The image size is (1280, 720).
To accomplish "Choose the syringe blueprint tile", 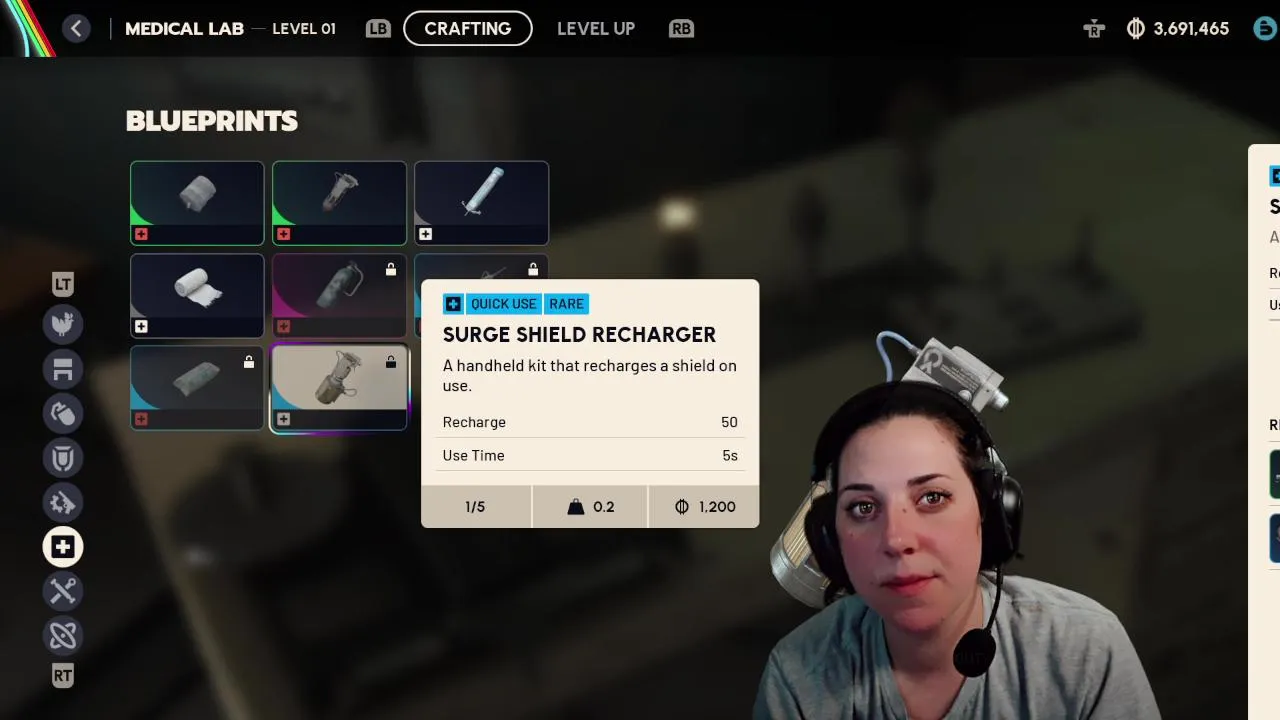I will [481, 203].
